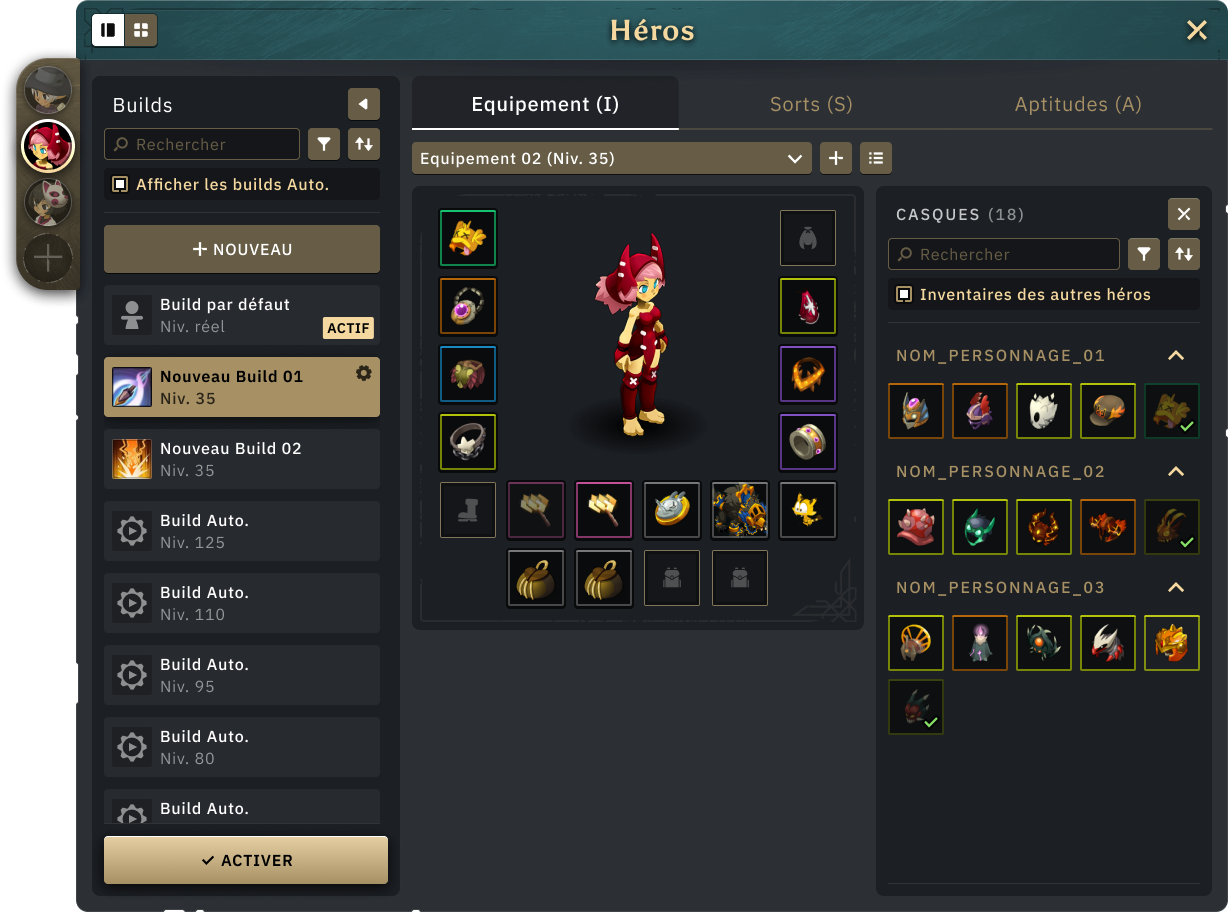Toggle Inventaires des autres héros checkbox

pyautogui.click(x=904, y=294)
